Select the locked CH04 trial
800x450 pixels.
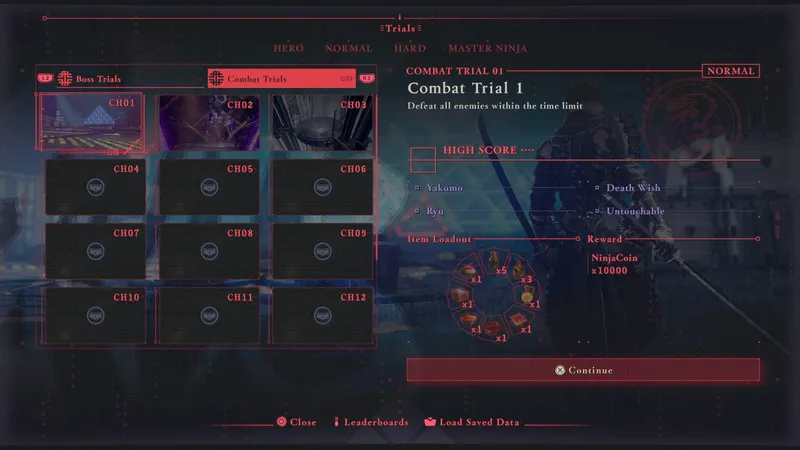pos(94,186)
